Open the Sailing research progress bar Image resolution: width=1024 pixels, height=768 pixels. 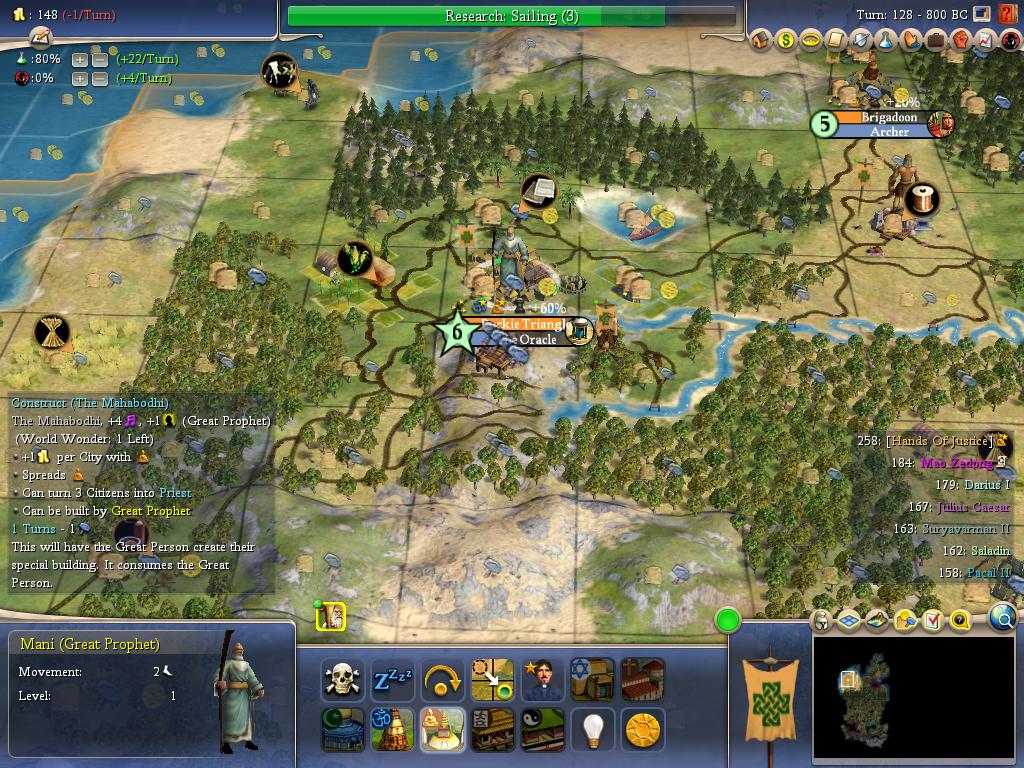pos(512,16)
